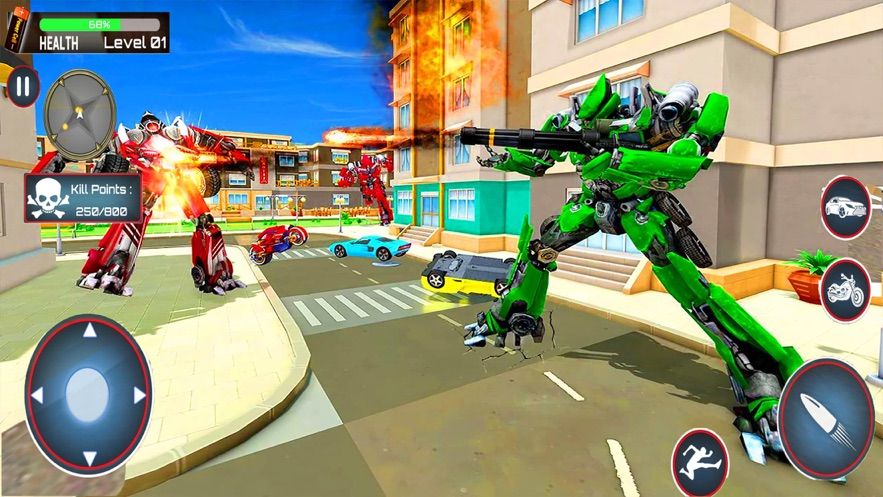
Task: Open the circular minimap
Action: [81, 115]
